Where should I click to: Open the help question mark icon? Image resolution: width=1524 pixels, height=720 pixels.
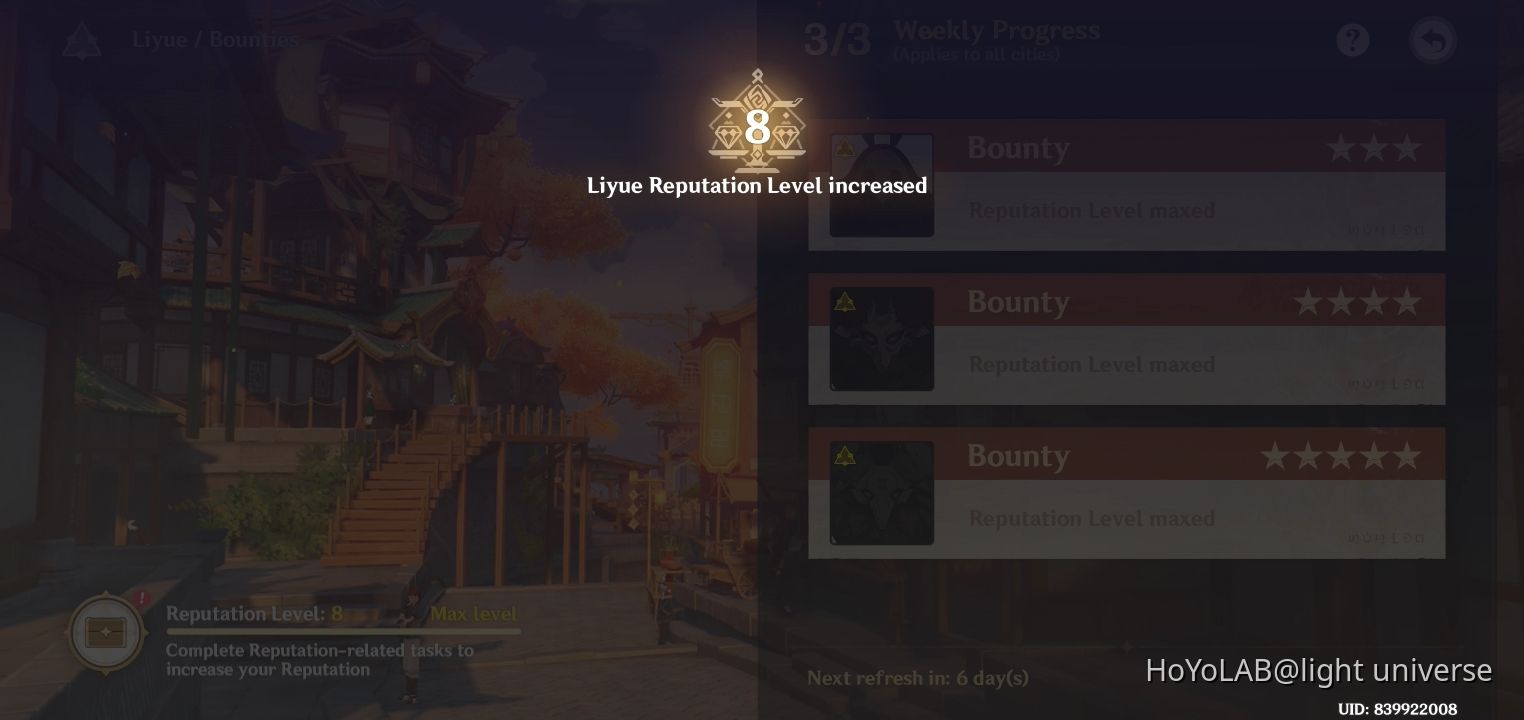click(x=1352, y=40)
